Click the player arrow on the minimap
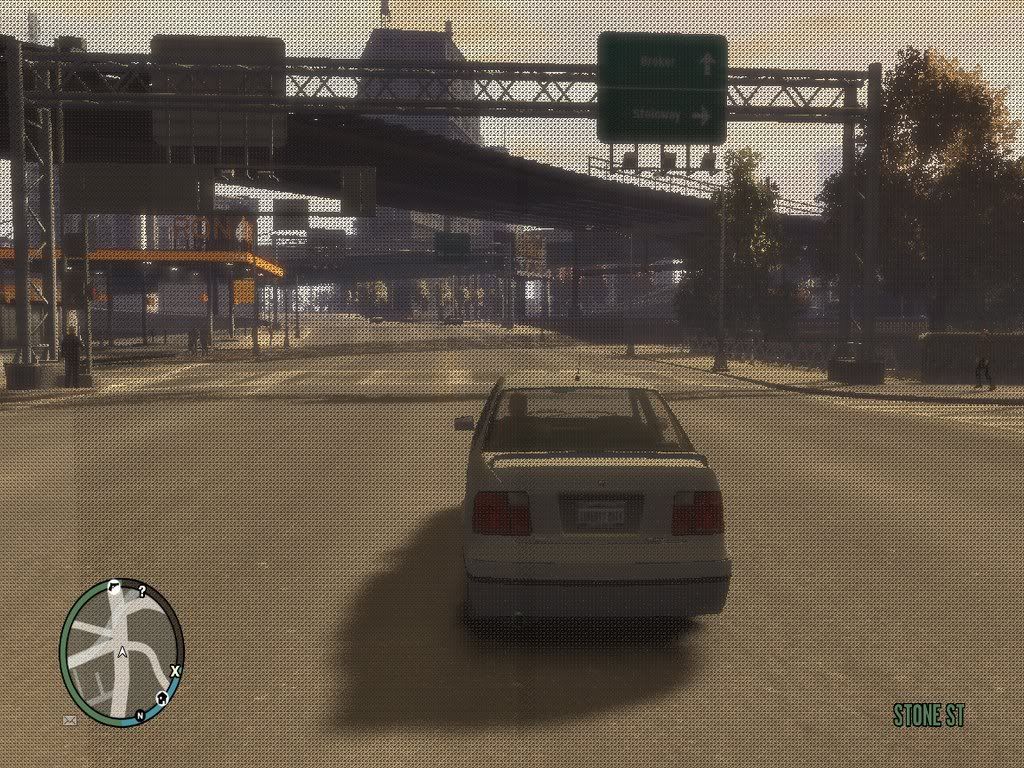This screenshot has width=1024, height=768. tap(122, 652)
